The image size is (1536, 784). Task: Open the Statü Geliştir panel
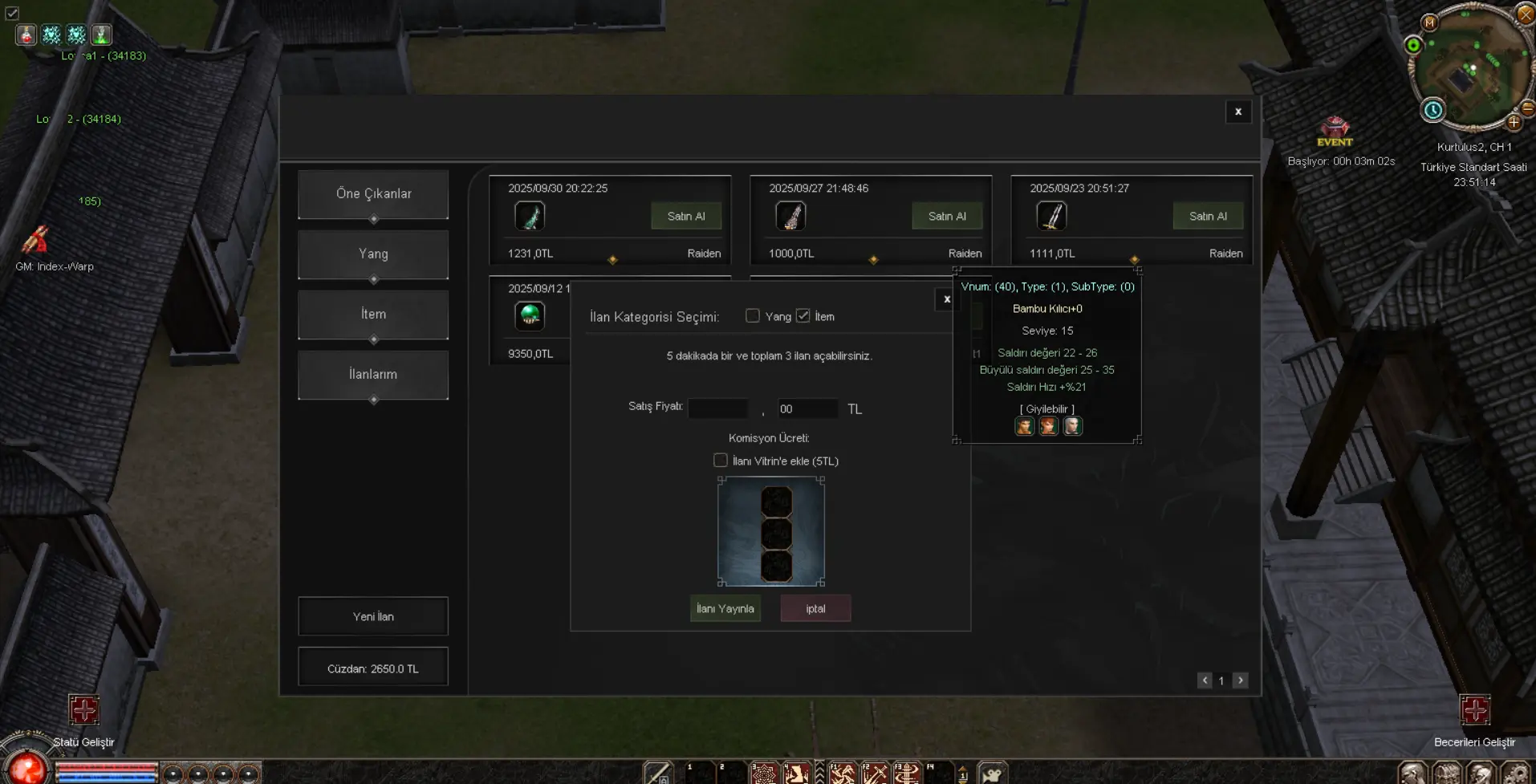(x=84, y=711)
